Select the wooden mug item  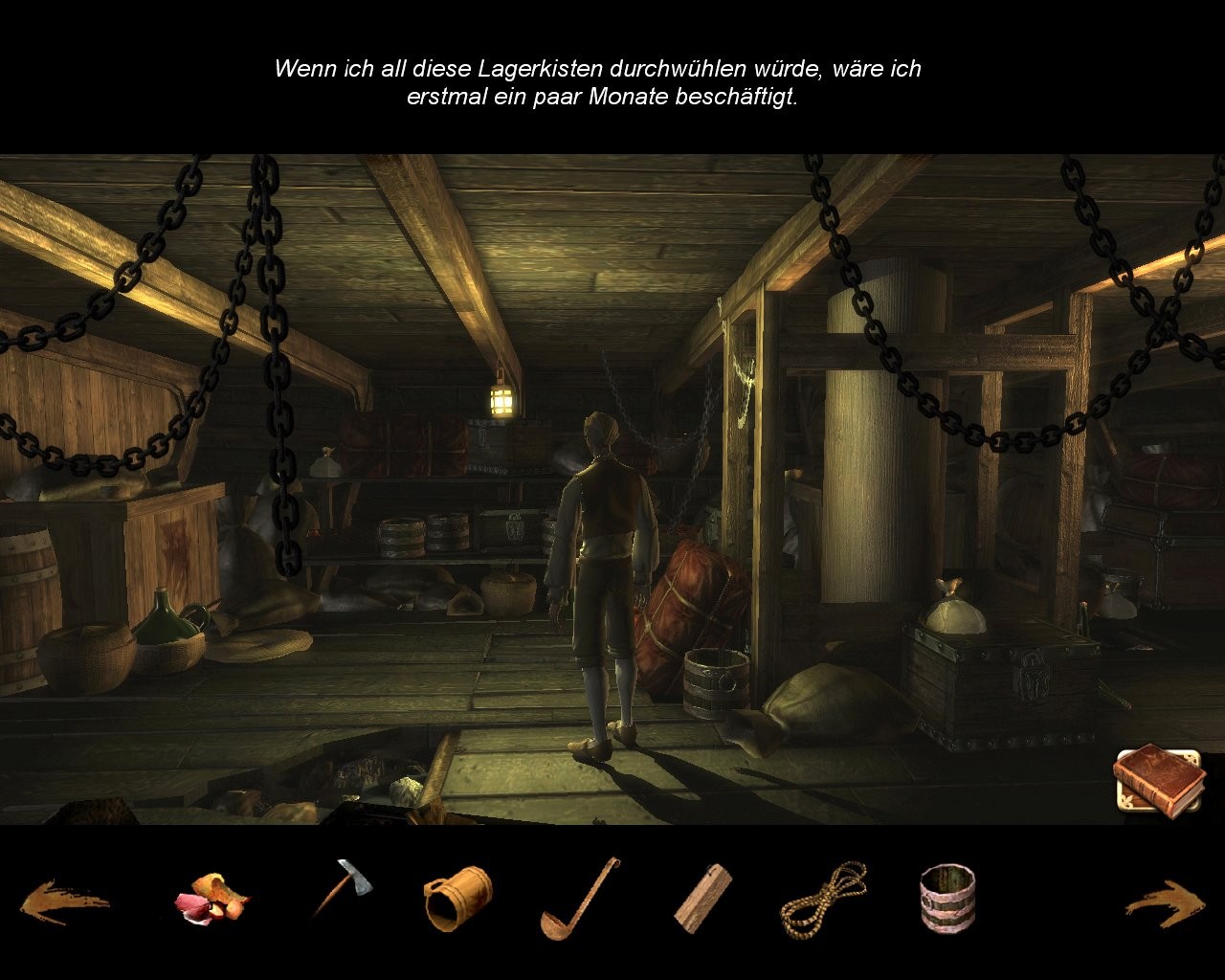point(458,898)
